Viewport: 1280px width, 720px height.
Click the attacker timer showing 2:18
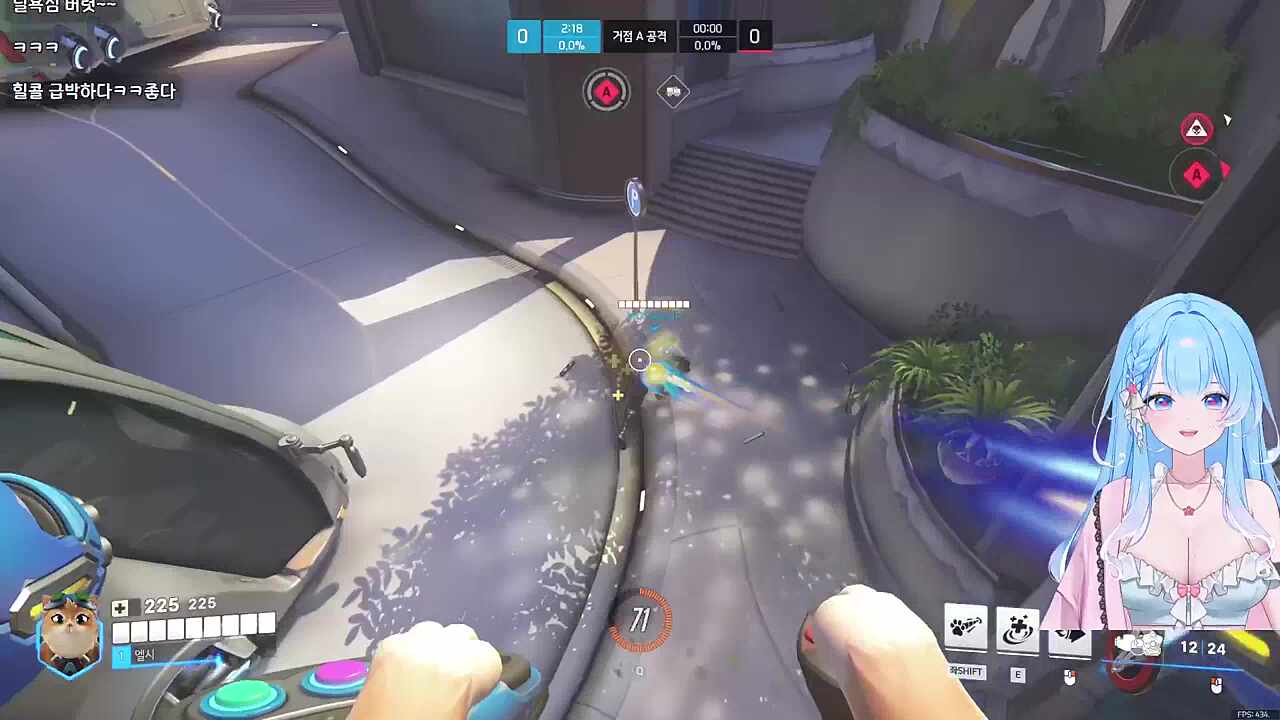[570, 28]
